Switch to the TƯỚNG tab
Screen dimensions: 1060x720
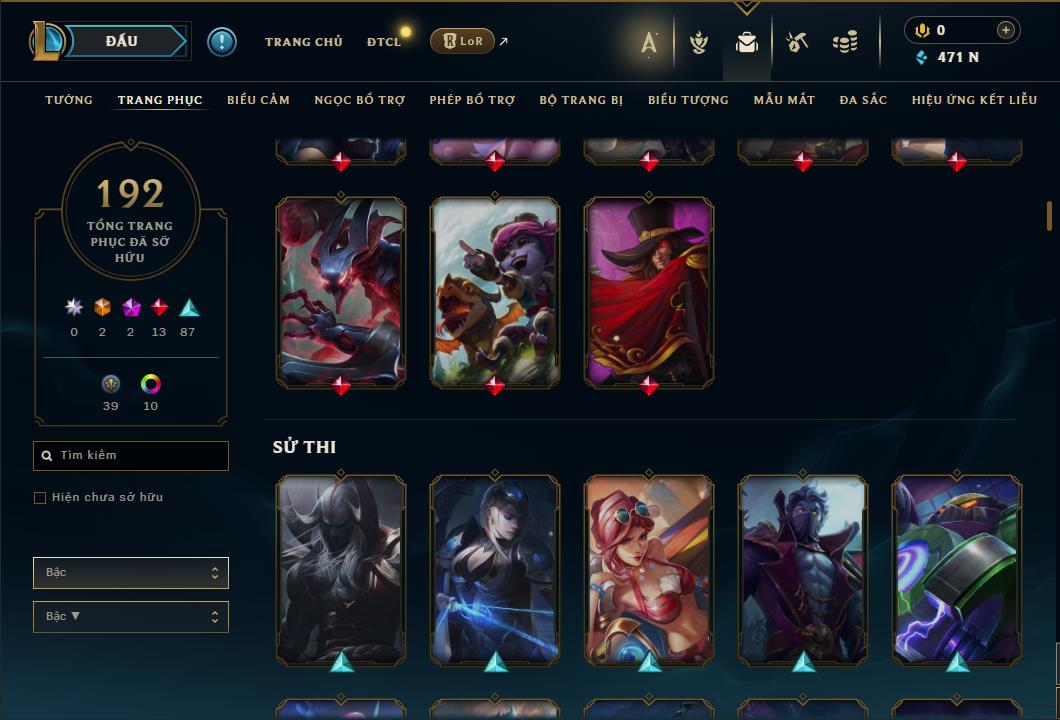pyautogui.click(x=69, y=100)
